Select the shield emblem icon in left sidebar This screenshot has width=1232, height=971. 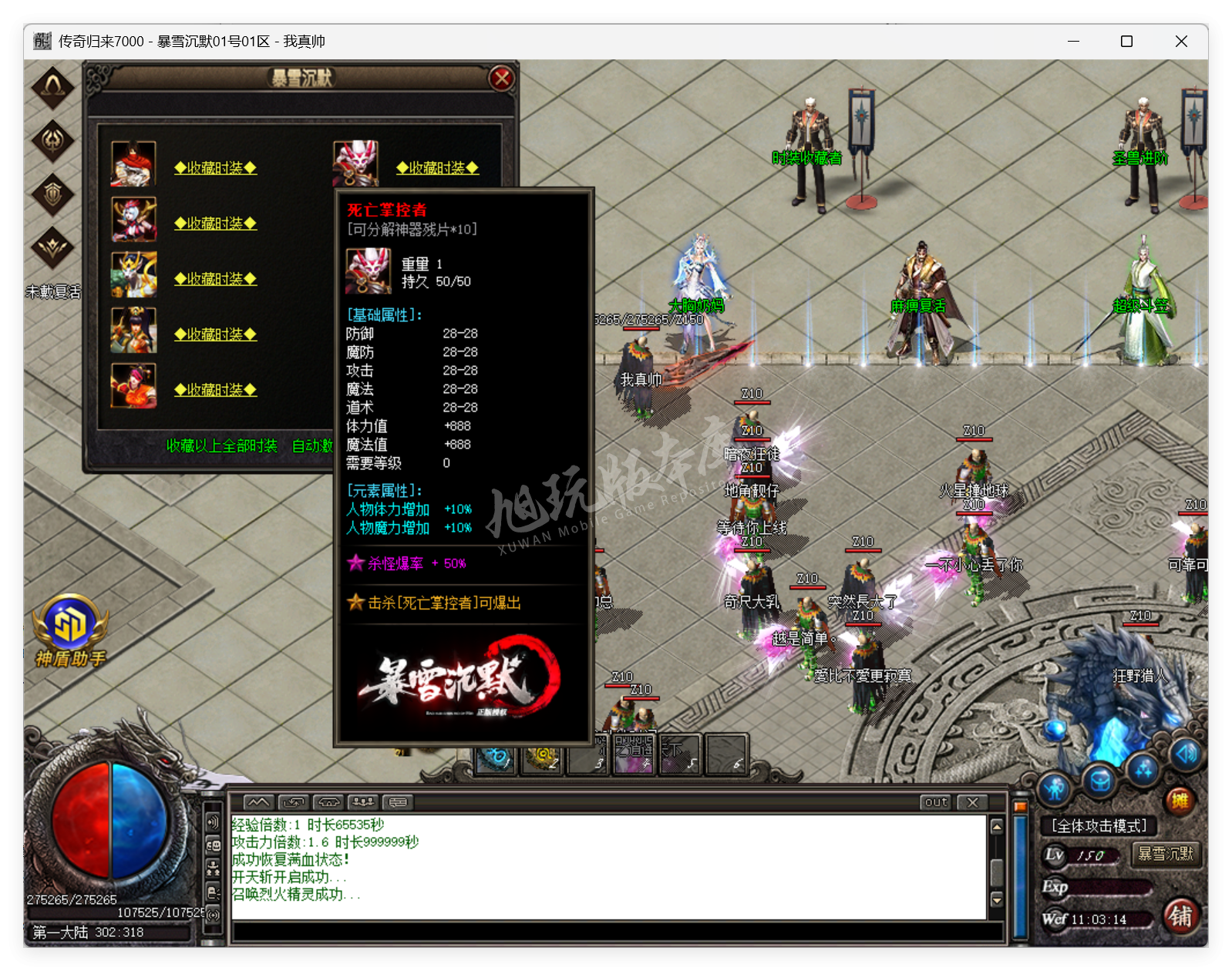tap(52, 195)
